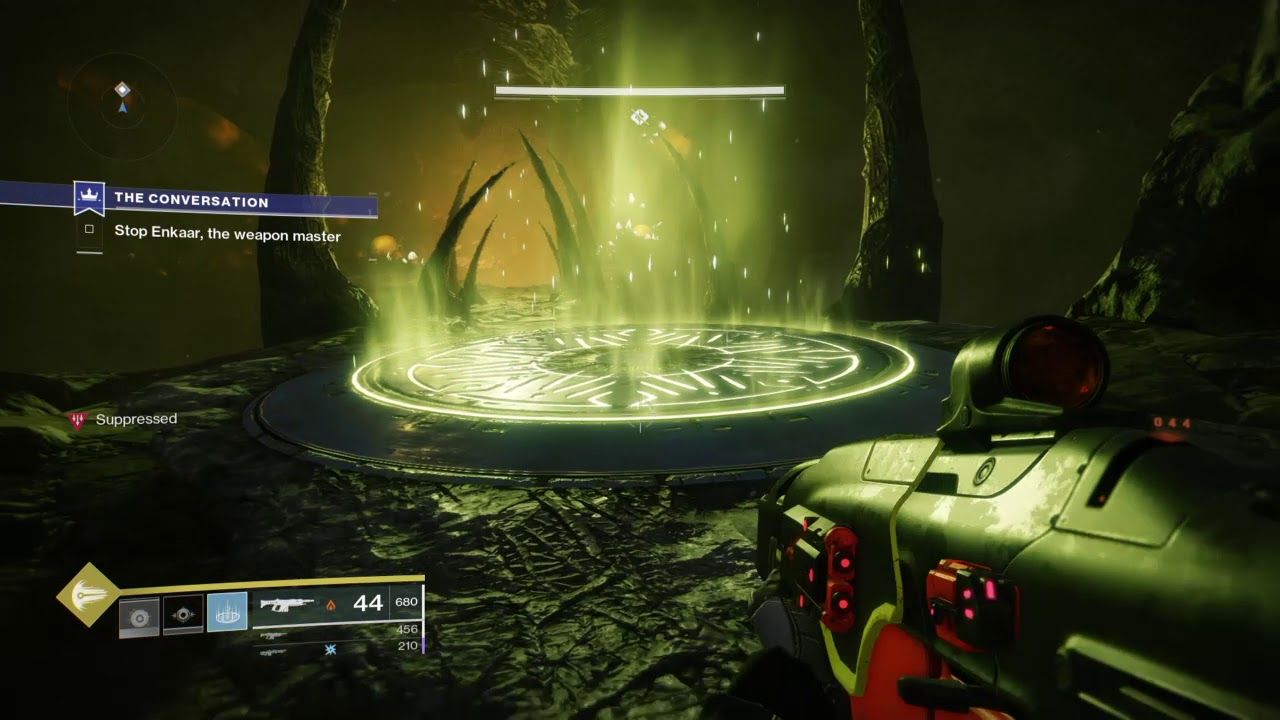Click the radar minimap circle
The width and height of the screenshot is (1280, 720).
pos(122,106)
